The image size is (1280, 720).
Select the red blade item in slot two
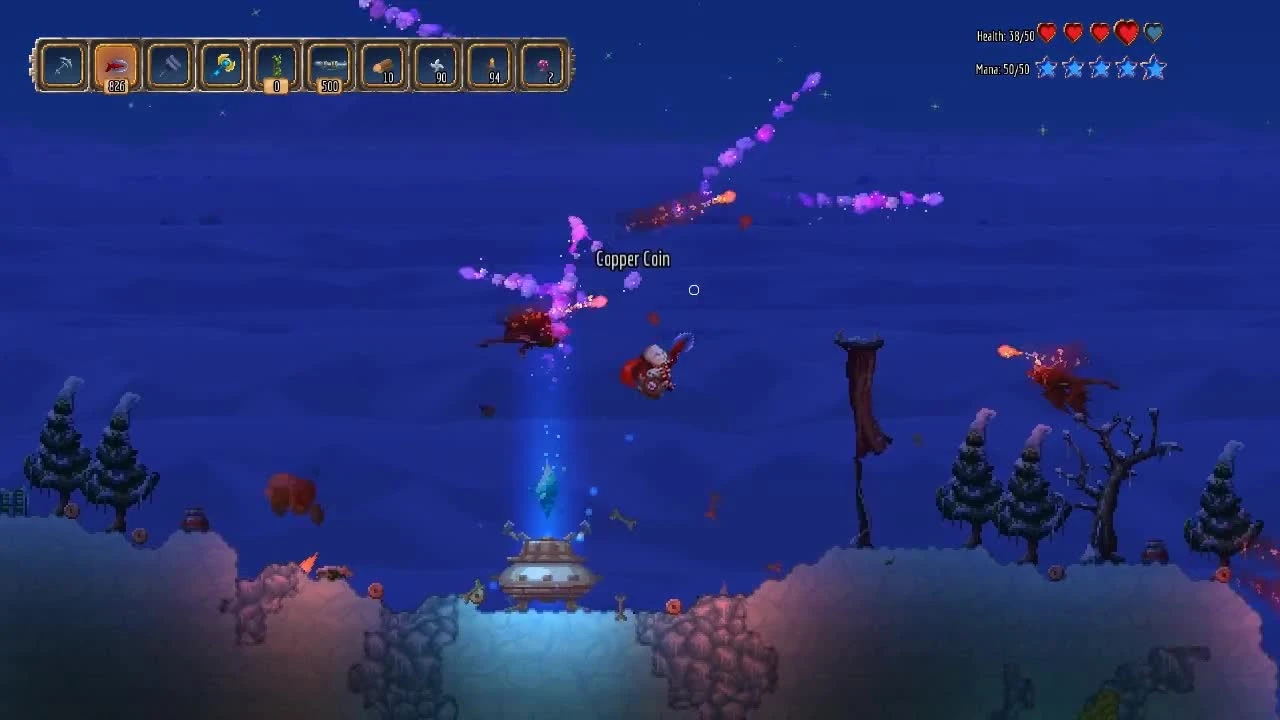[114, 64]
